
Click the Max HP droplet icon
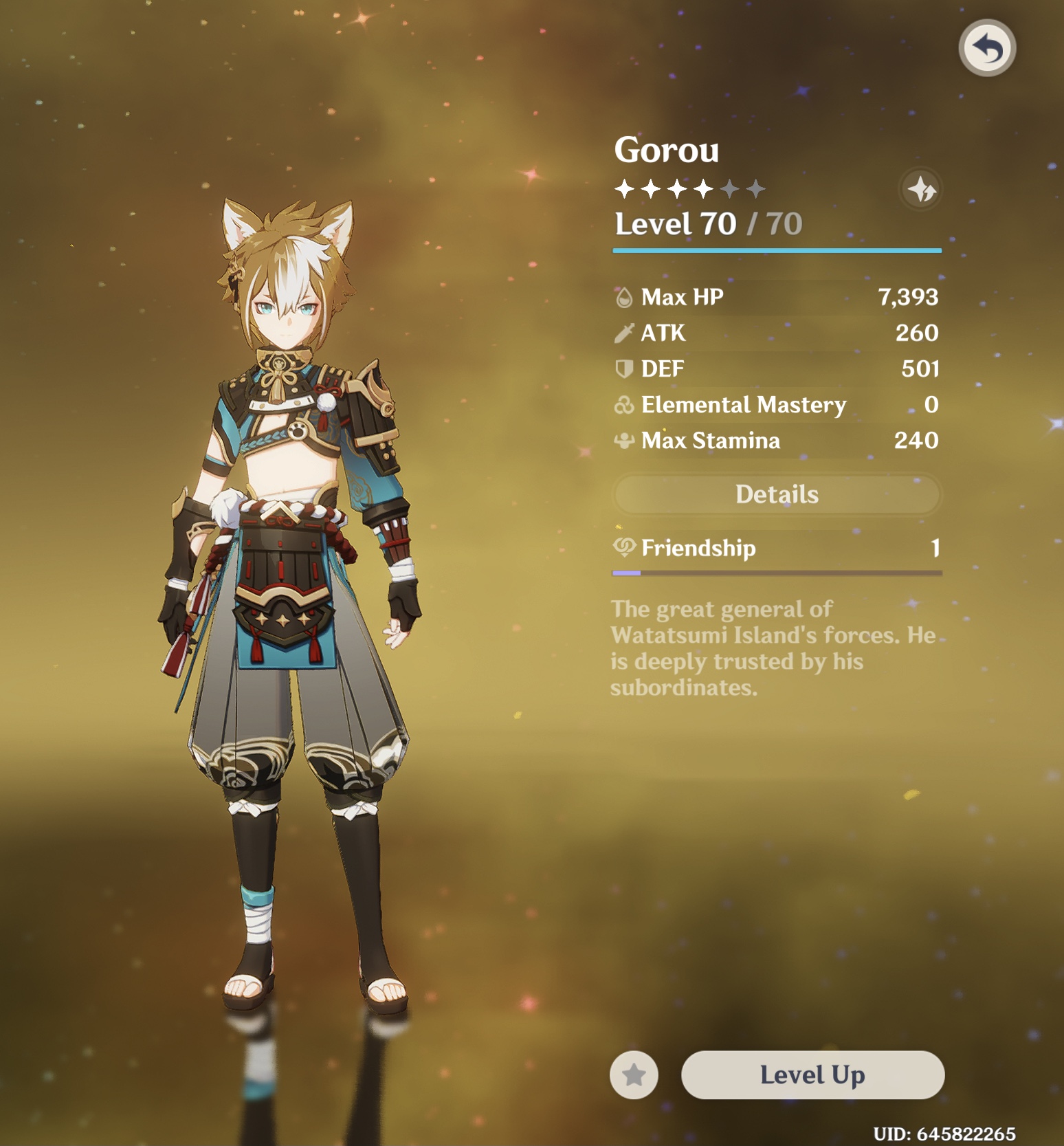click(x=624, y=297)
